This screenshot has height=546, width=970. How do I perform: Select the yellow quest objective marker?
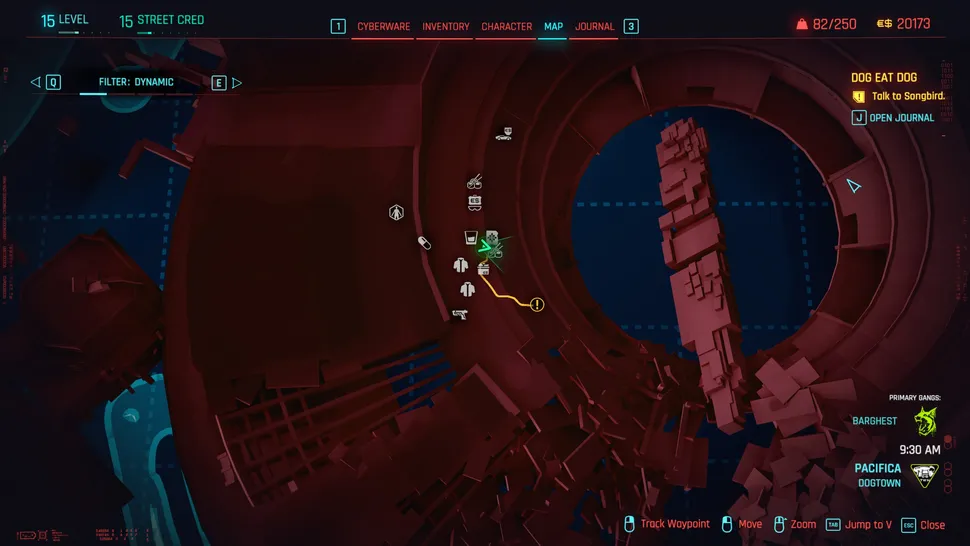pos(537,304)
